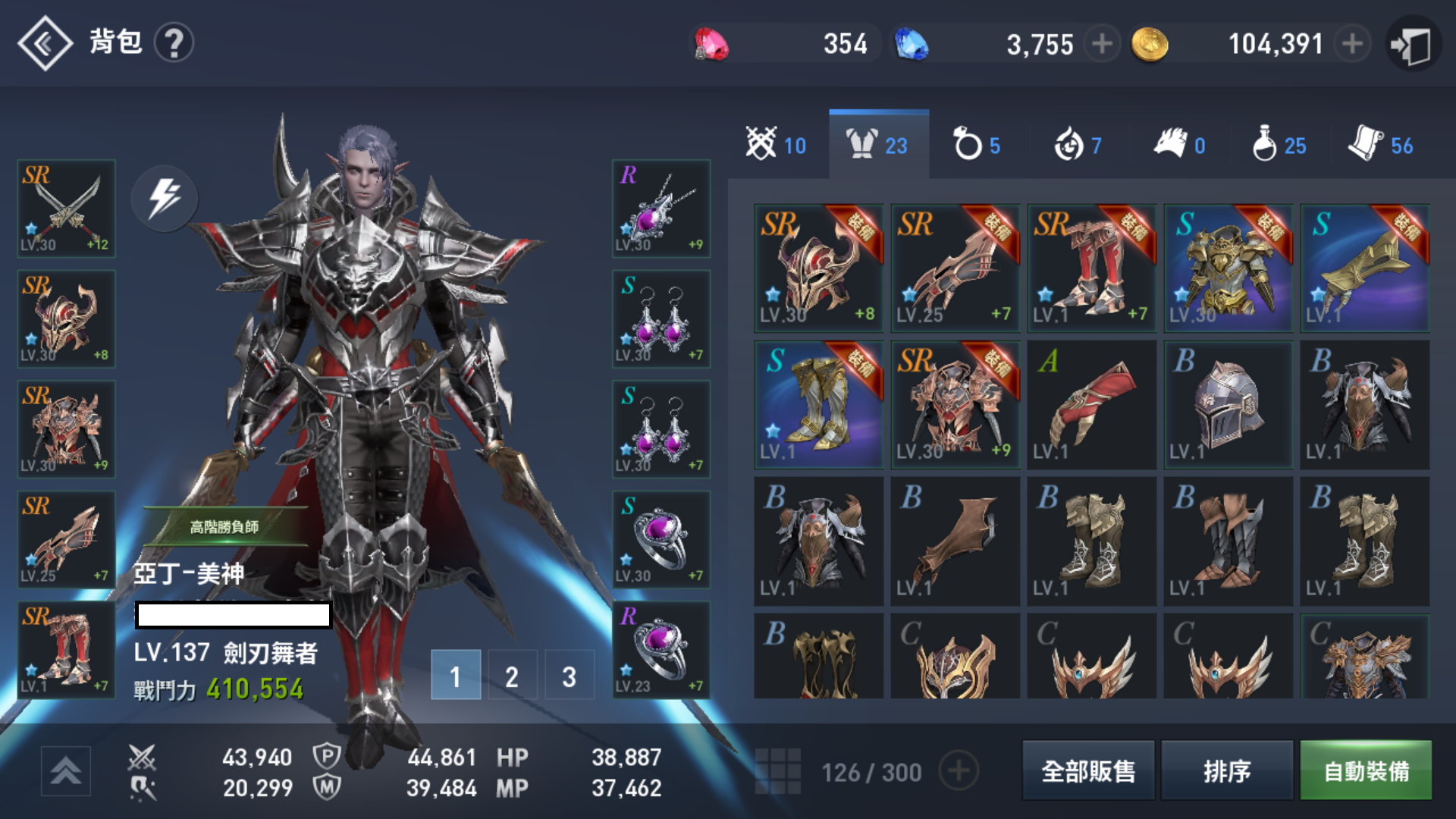This screenshot has width=1456, height=819.
Task: Select the B-grade steel helmet item
Action: [x=1228, y=404]
